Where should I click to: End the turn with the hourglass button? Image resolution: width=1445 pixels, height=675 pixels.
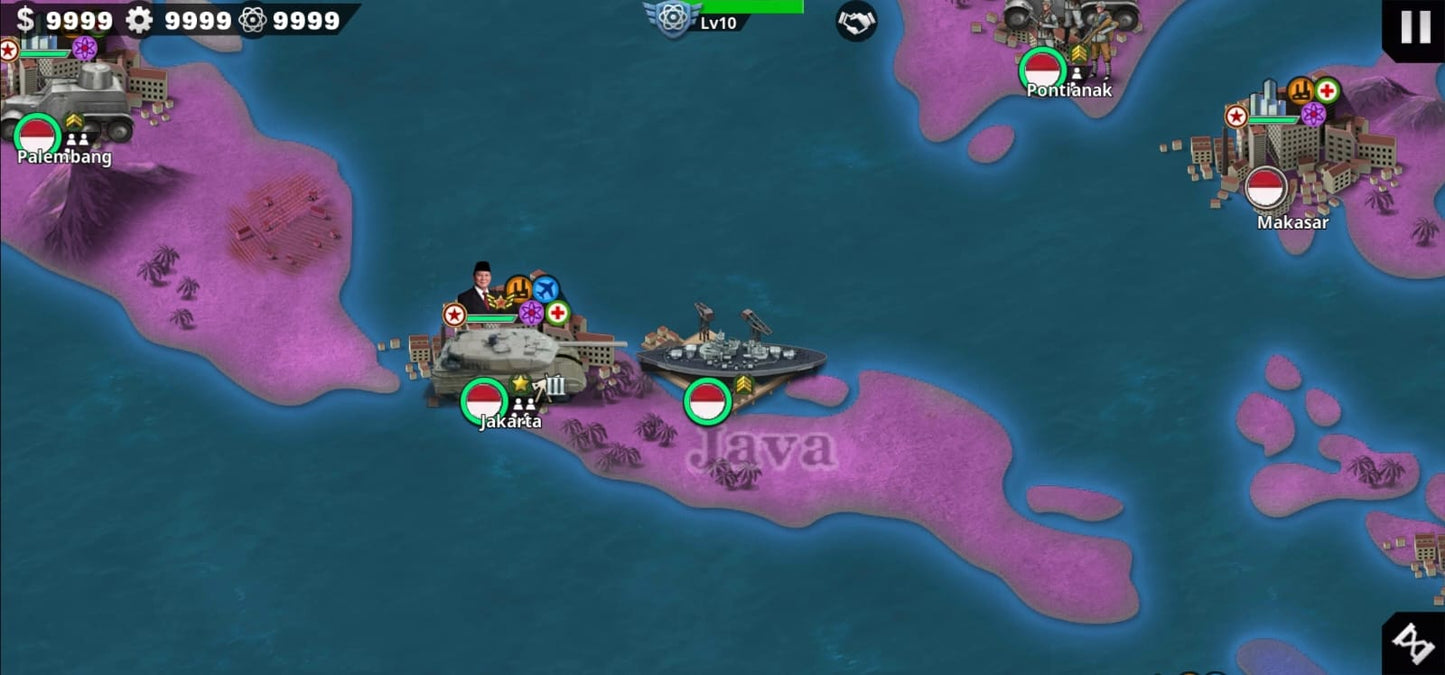point(1414,644)
